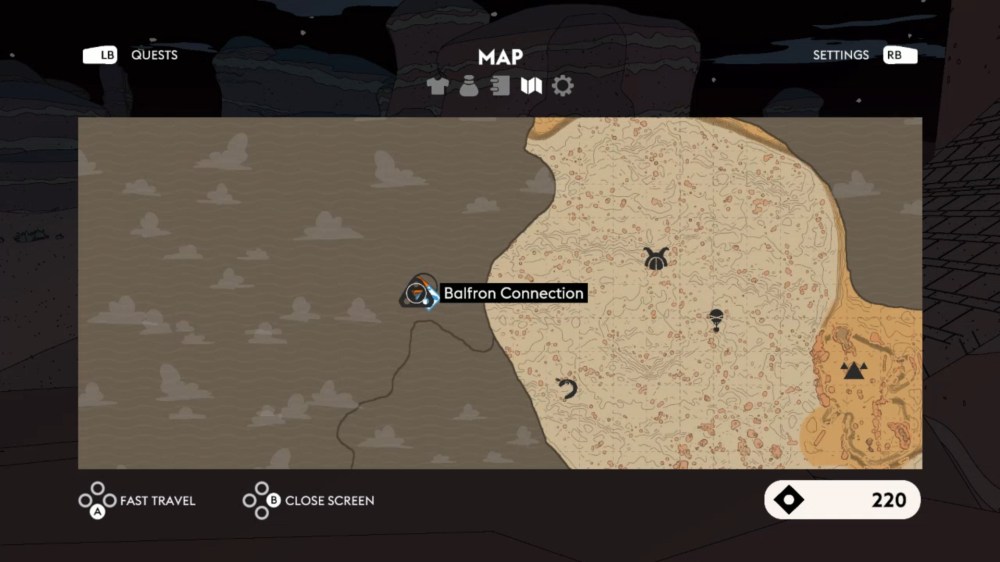Open the gear settings tab
Screen dimensions: 1000x562
click(563, 87)
